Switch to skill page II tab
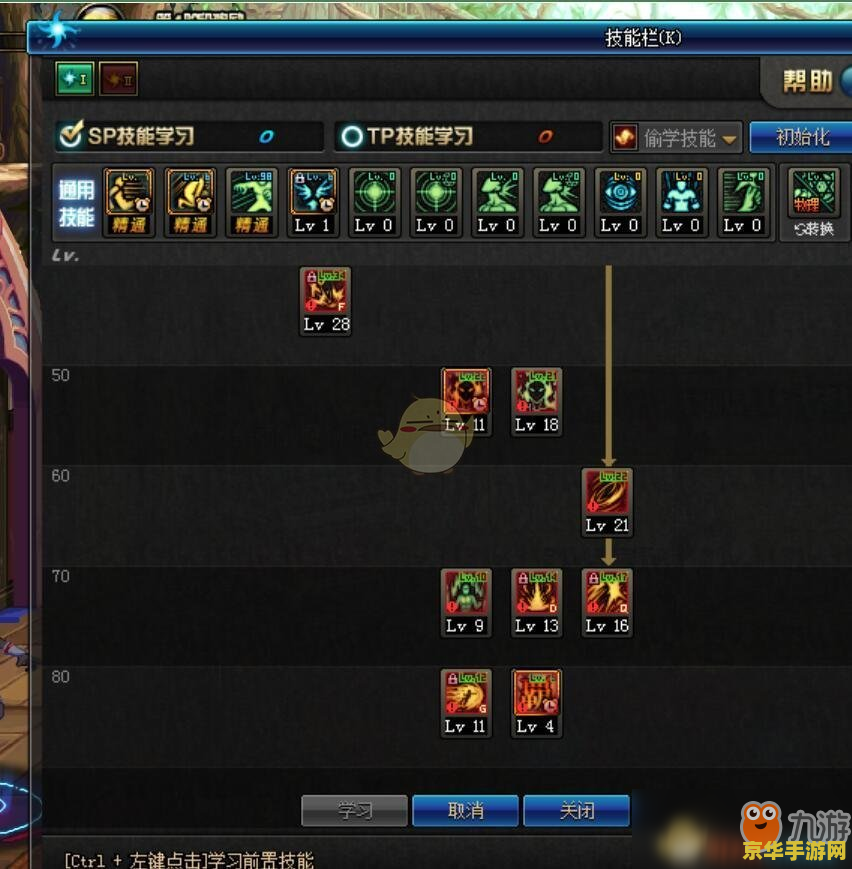852x869 pixels. pos(118,79)
